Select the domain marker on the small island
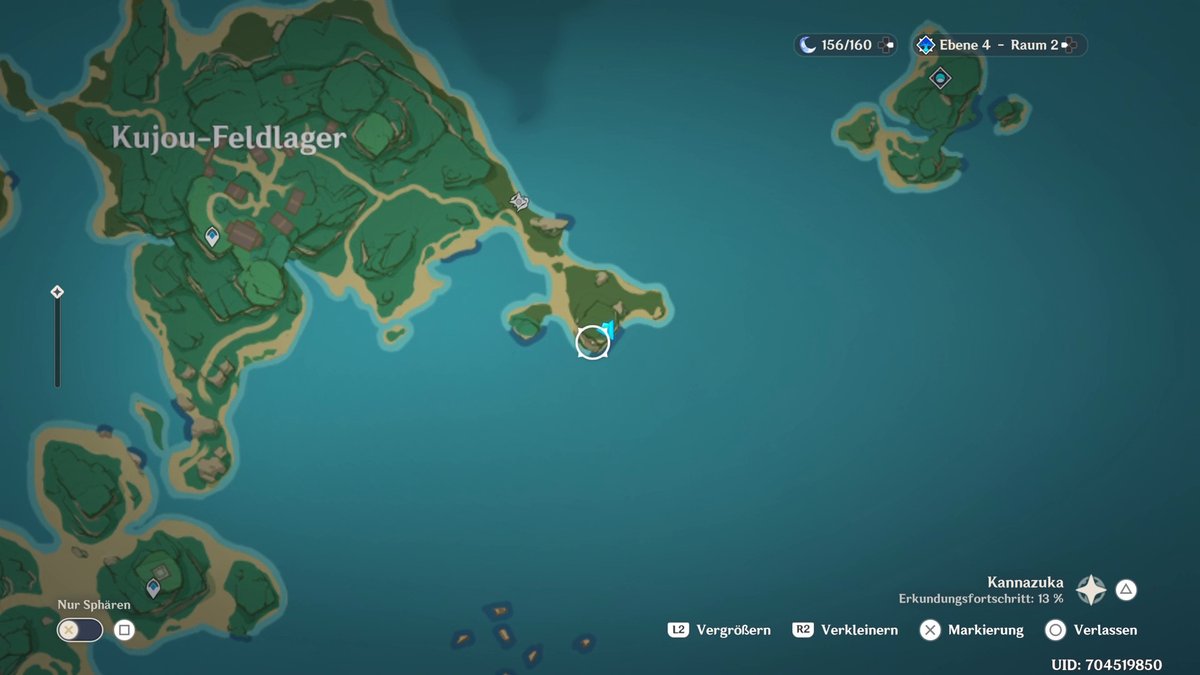Viewport: 1200px width, 675px height. pos(940,77)
